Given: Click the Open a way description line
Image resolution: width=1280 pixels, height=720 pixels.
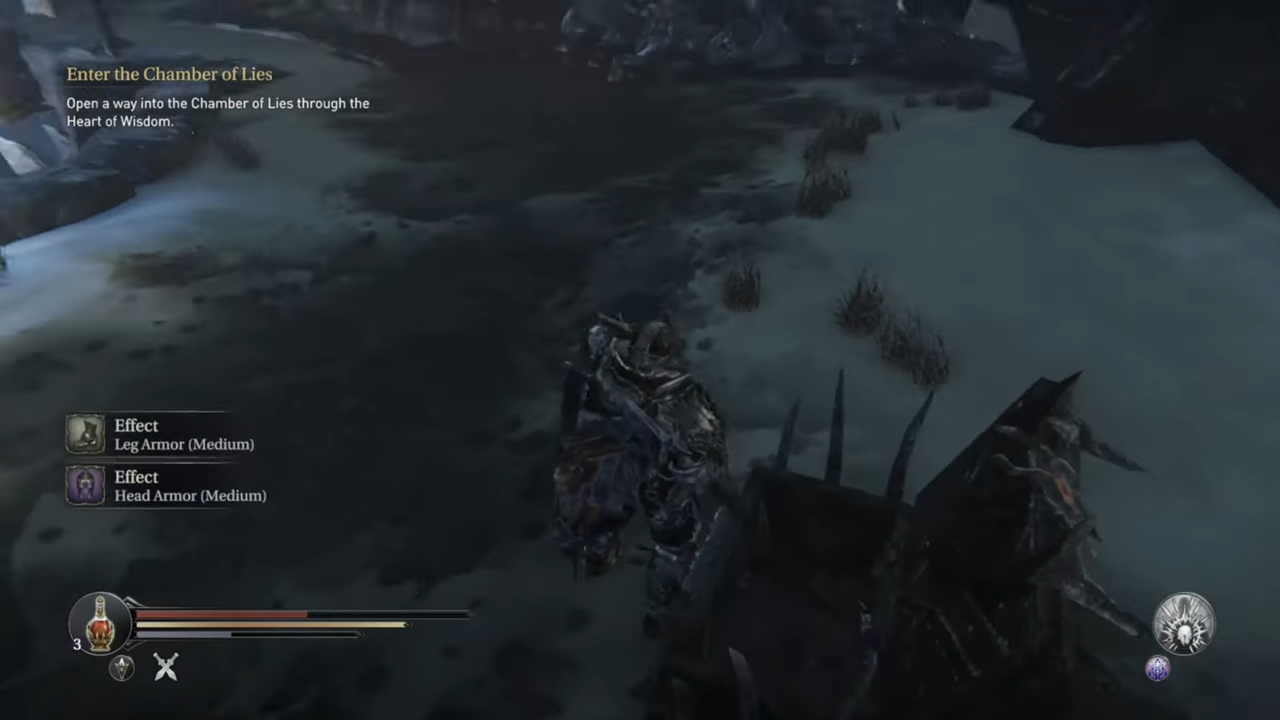Looking at the screenshot, I should (218, 103).
